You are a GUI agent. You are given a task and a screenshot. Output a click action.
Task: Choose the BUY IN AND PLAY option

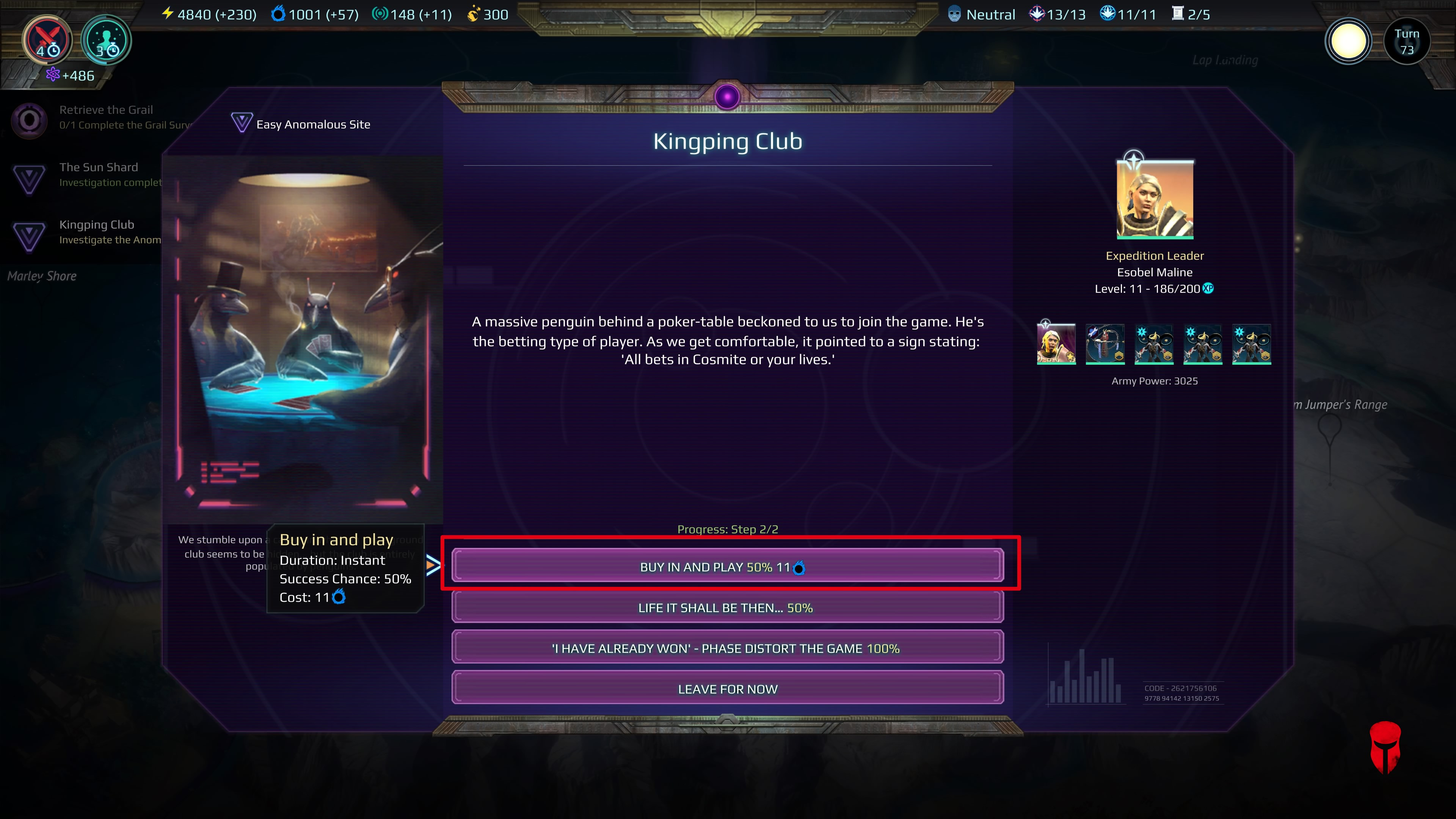pos(727,567)
